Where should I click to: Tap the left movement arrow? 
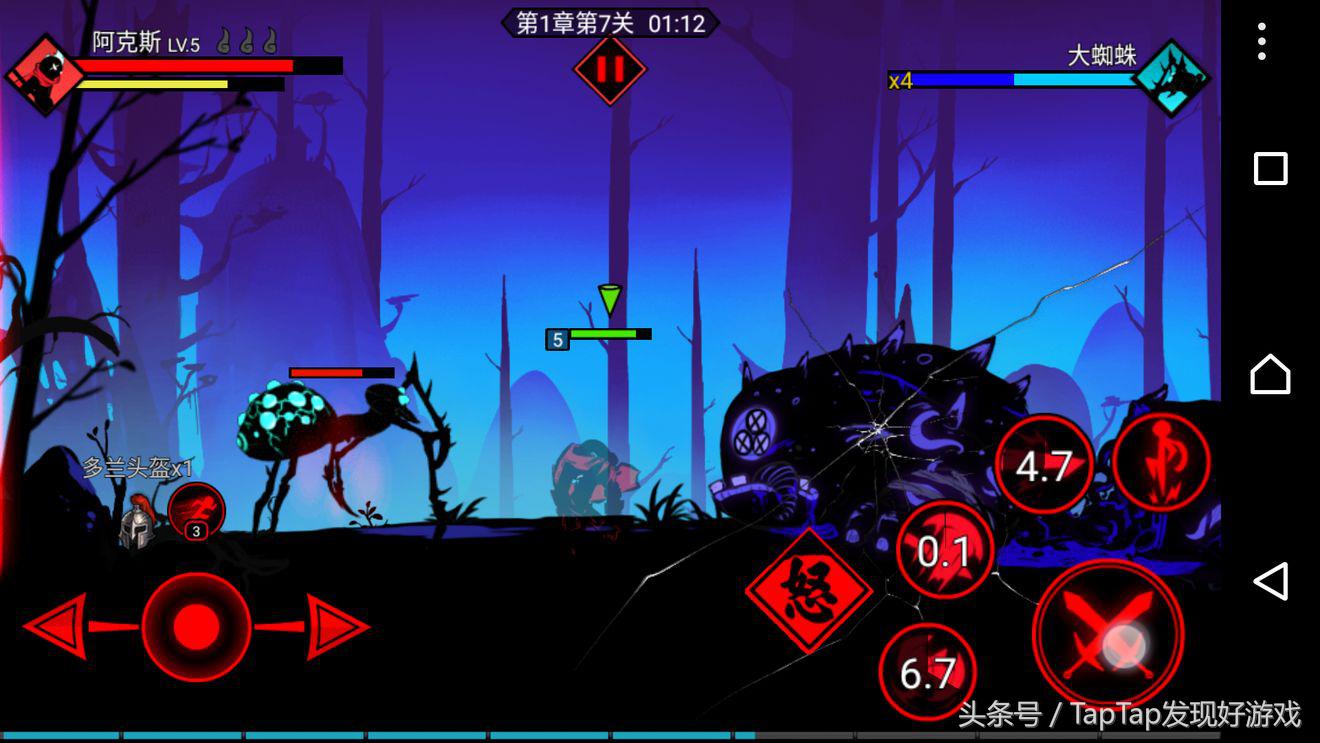click(x=57, y=627)
